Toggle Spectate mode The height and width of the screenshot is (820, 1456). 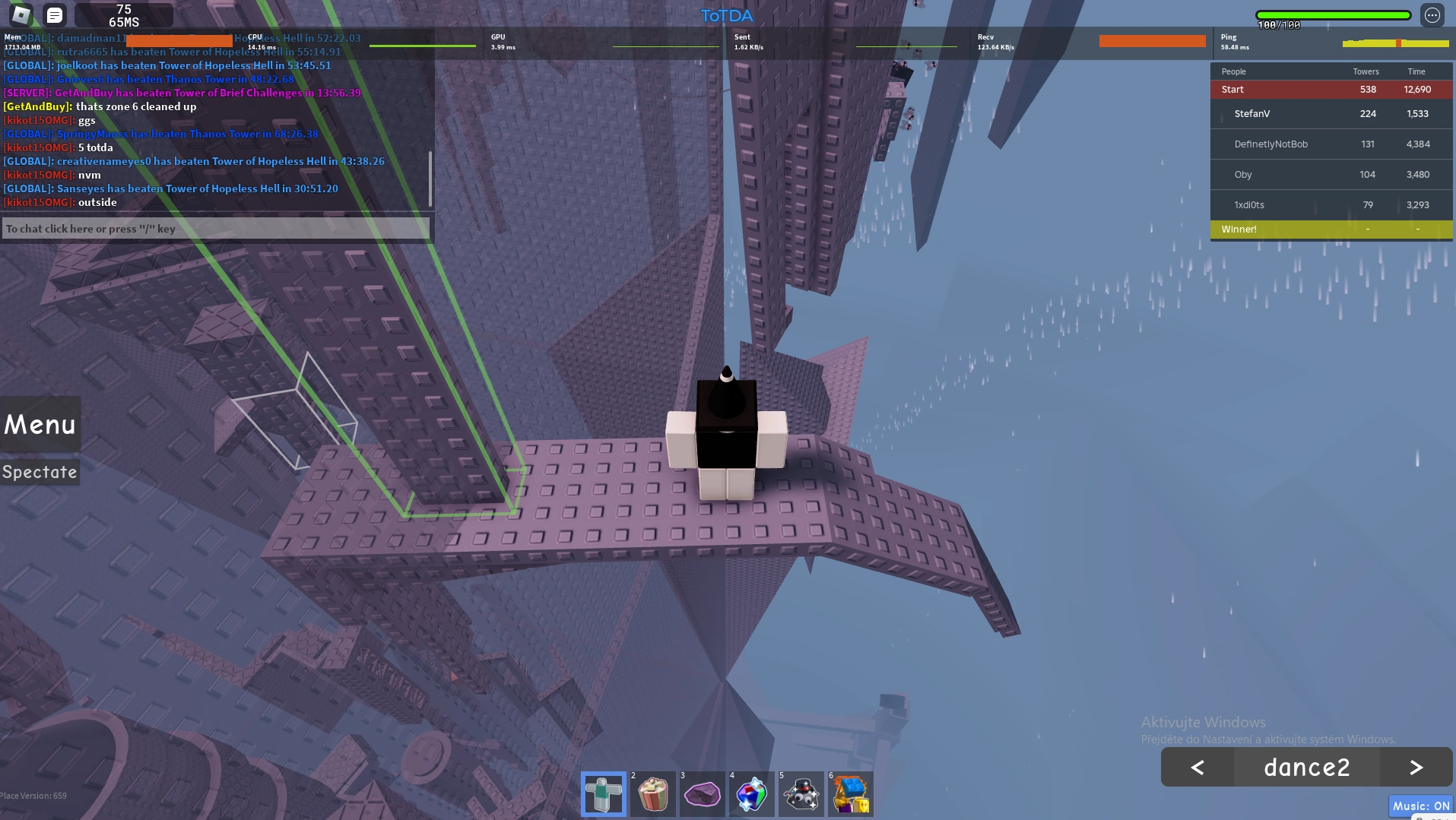pos(40,471)
